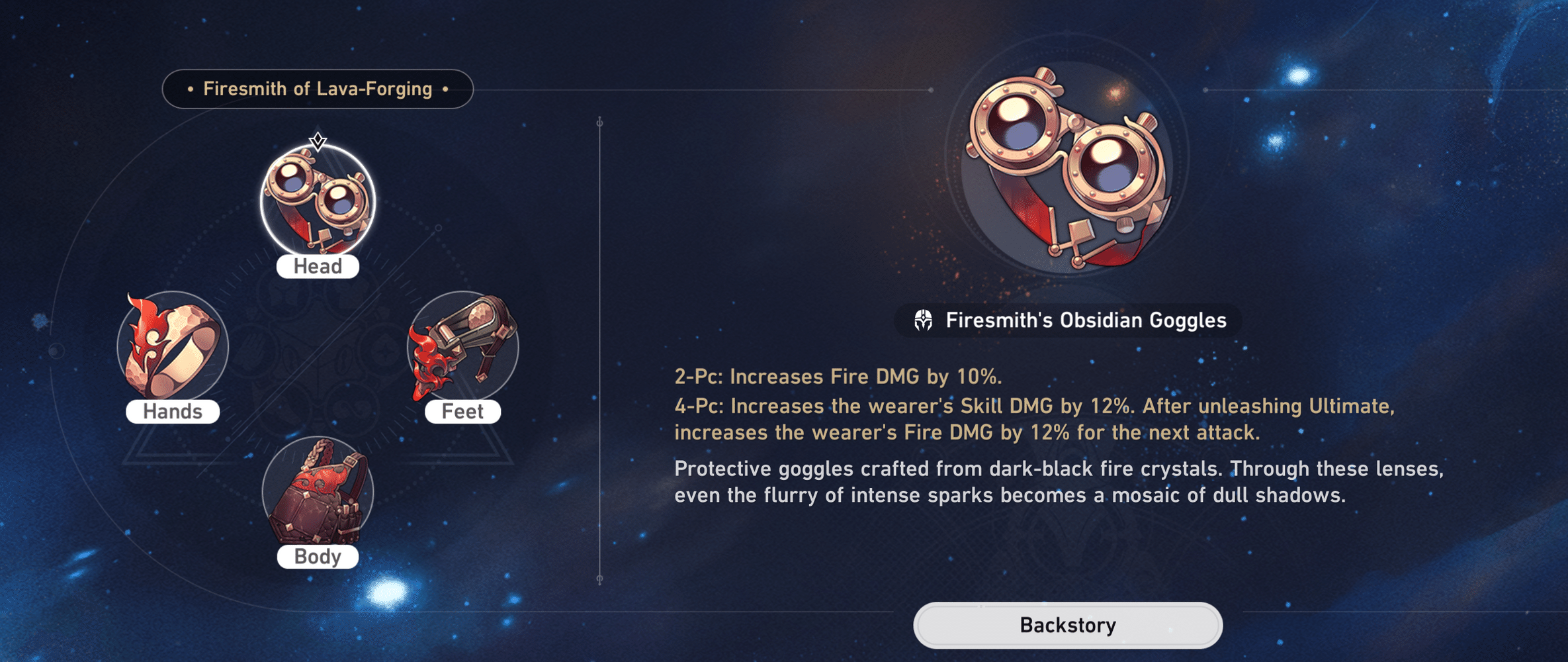Expand the Firesmith of Lava-Forging set header

318,87
